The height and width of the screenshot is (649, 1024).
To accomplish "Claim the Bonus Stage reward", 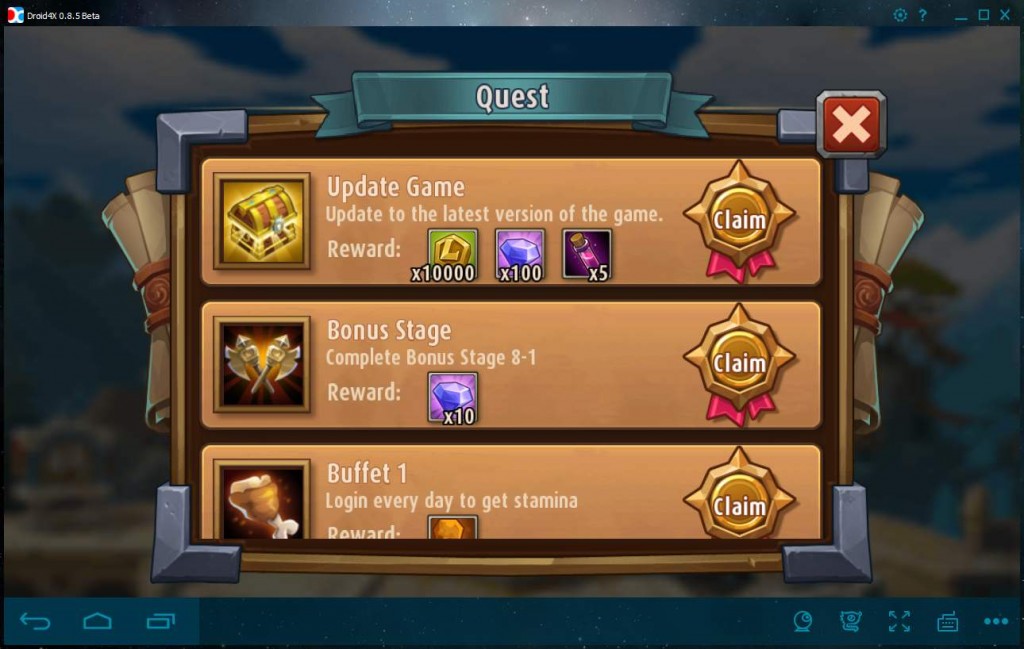I will [739, 363].
